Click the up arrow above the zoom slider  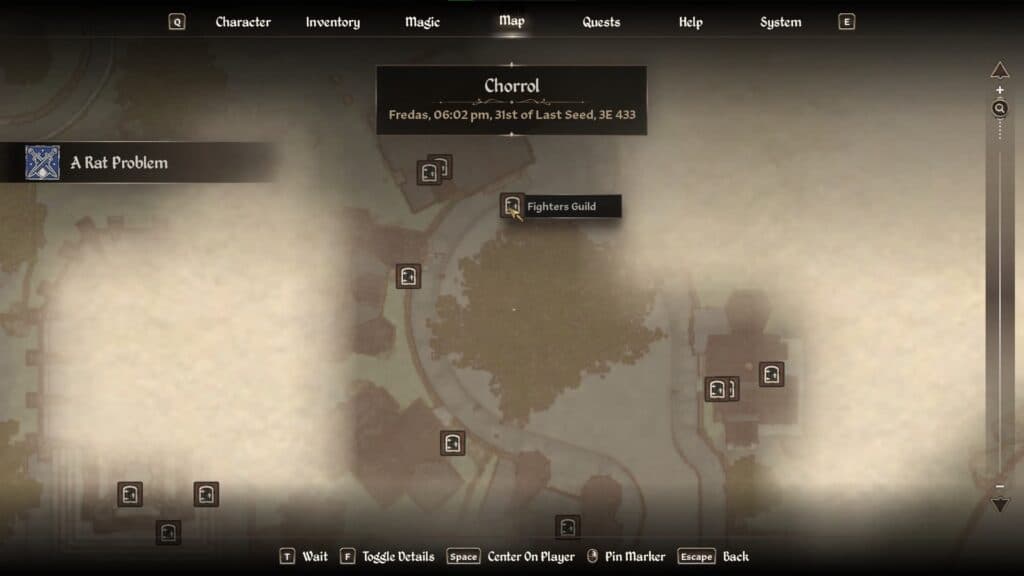tap(1000, 70)
